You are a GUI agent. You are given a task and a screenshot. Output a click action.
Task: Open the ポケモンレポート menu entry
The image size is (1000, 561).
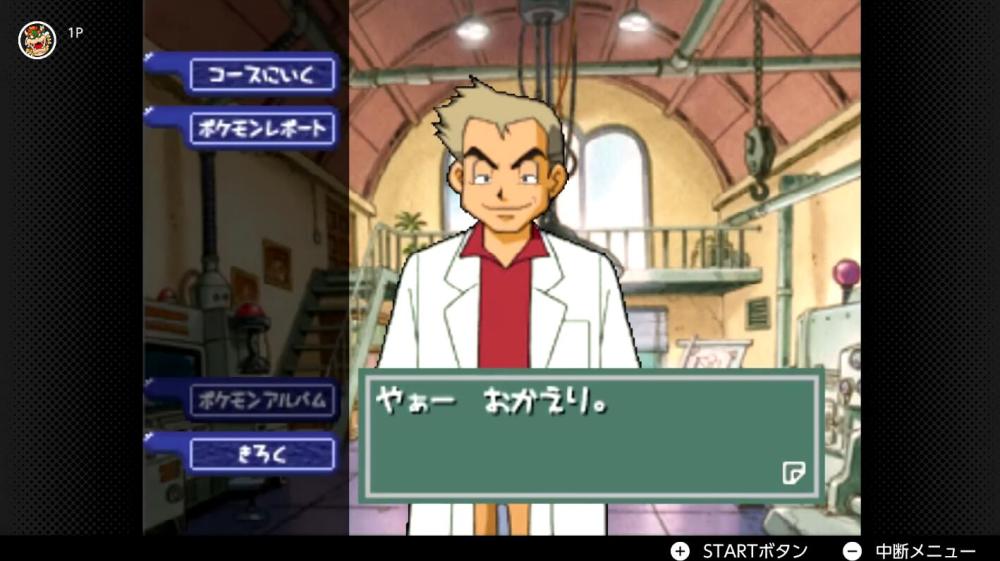click(x=263, y=129)
